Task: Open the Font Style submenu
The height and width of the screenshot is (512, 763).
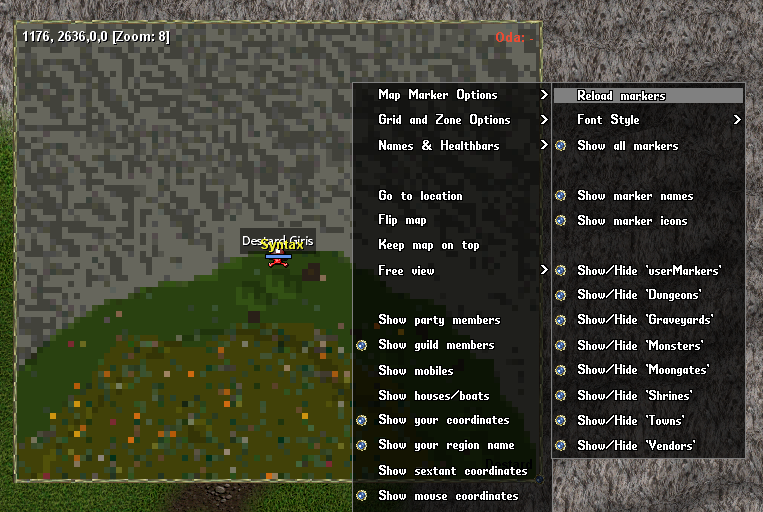Action: 608,120
